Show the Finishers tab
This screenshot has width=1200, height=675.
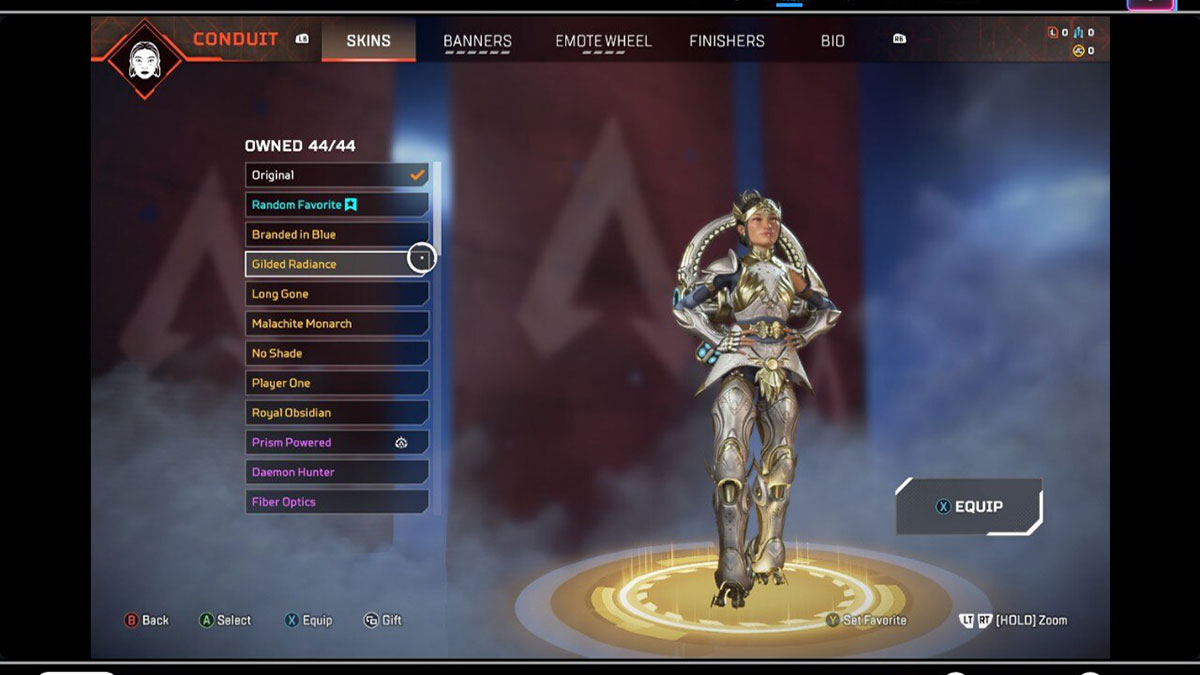pos(727,41)
